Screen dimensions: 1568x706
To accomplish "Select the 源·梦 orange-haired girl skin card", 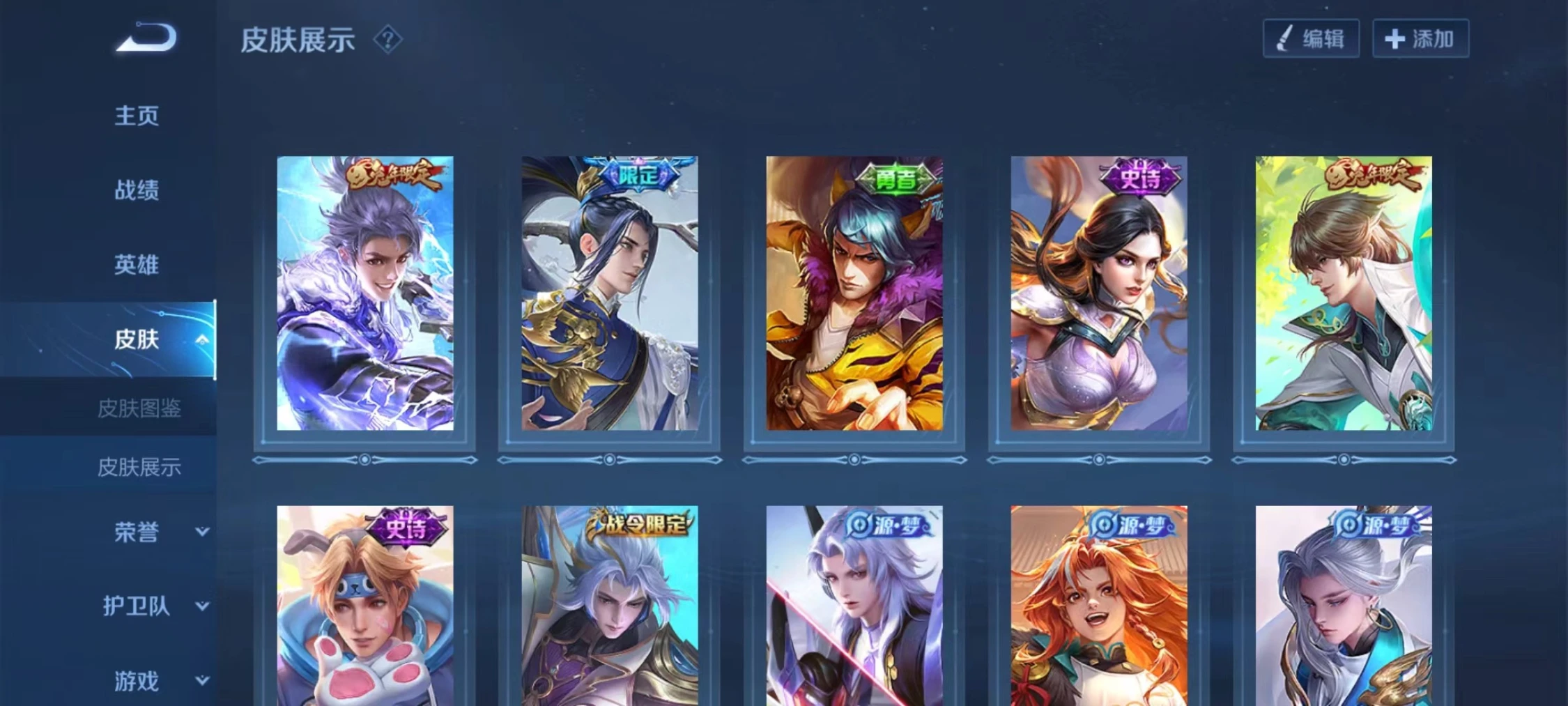I will [1099, 606].
